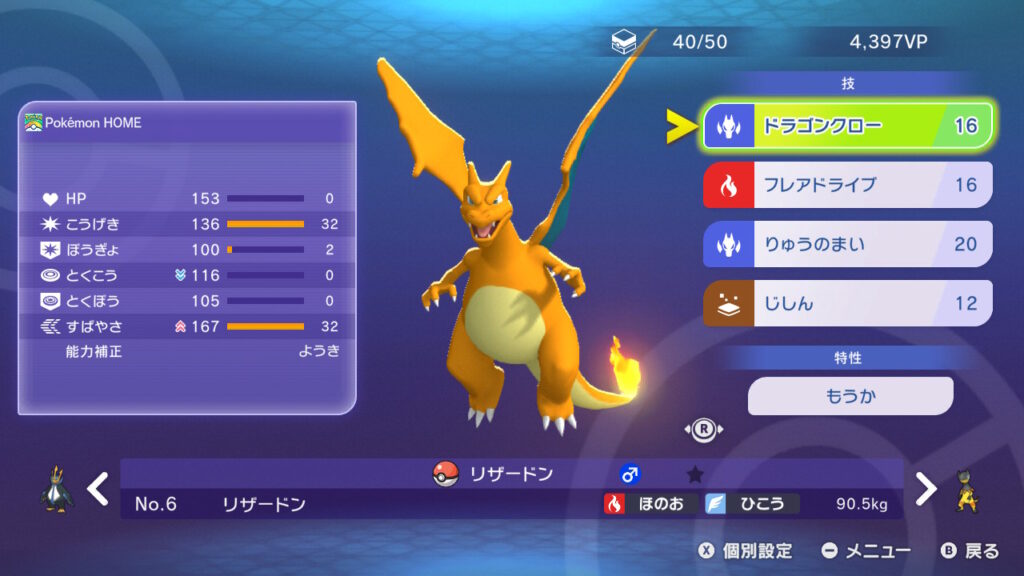Select the りゅうのまい move
Screen dimensions: 1024x576
tap(847, 244)
